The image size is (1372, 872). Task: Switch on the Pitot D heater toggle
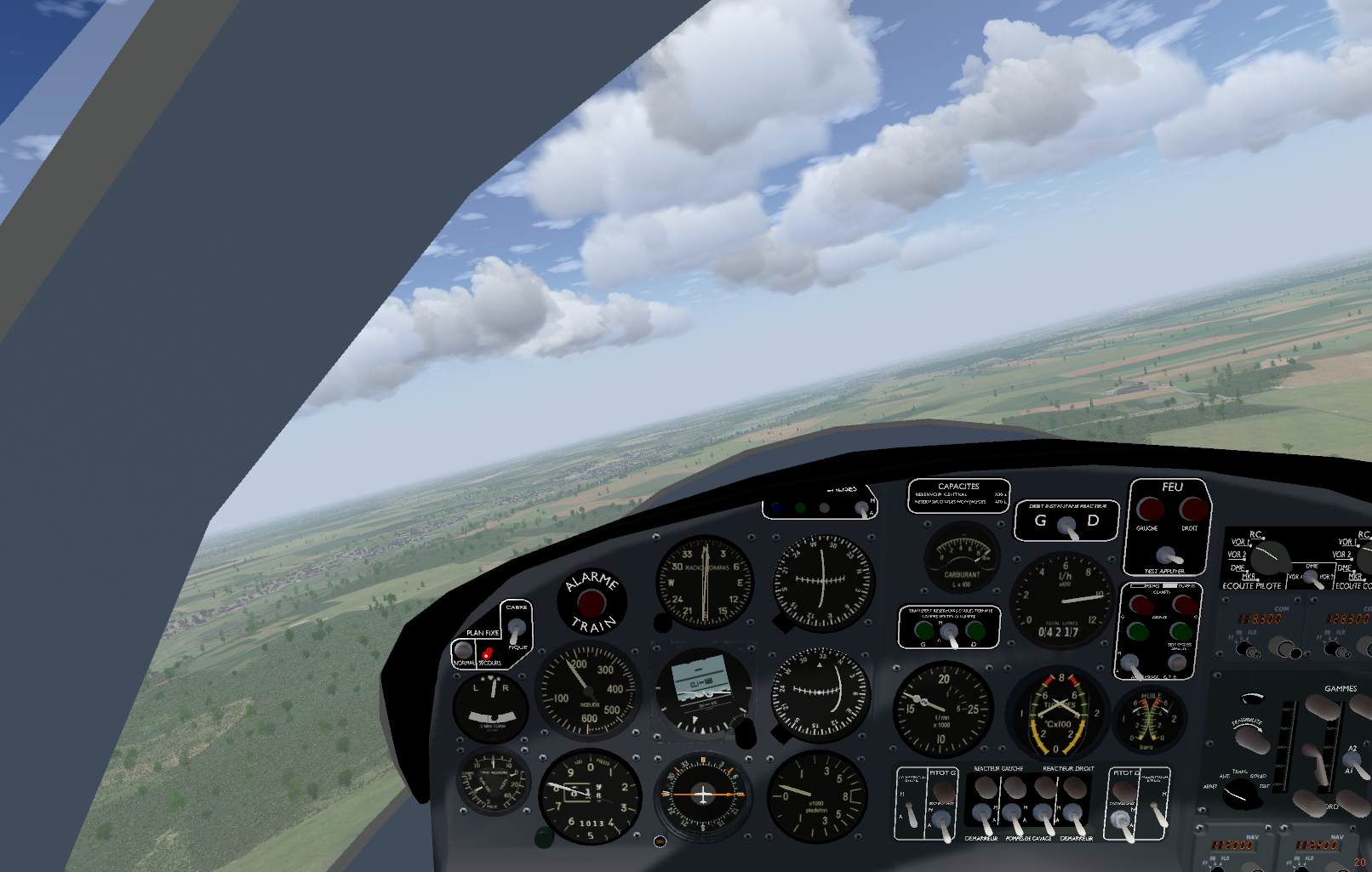(1123, 822)
